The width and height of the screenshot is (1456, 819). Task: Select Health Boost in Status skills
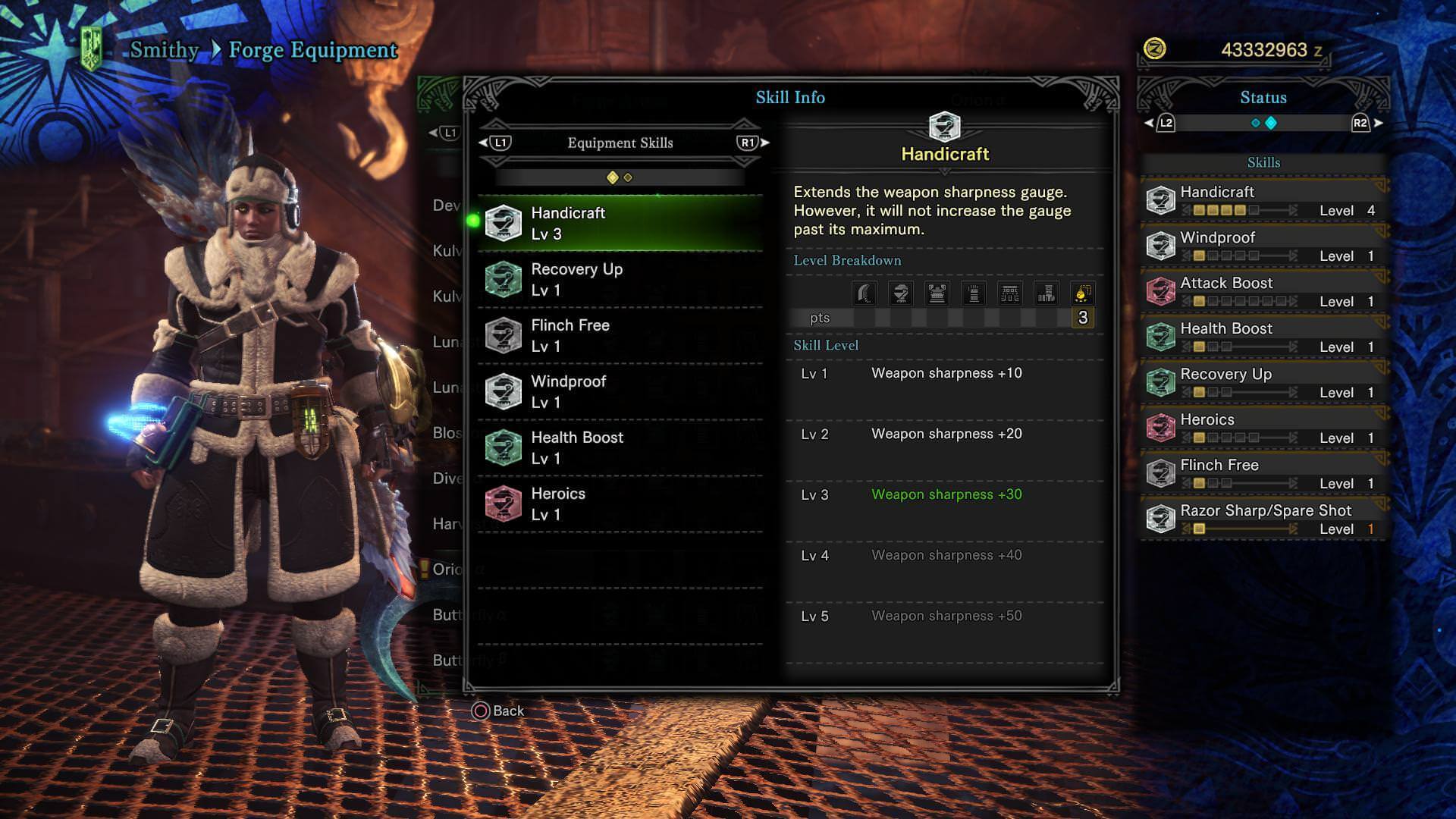point(1263,337)
